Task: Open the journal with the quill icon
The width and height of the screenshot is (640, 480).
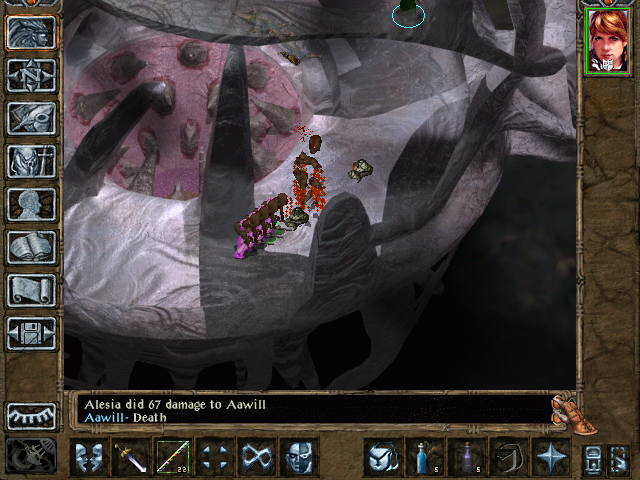Action: click(x=31, y=118)
